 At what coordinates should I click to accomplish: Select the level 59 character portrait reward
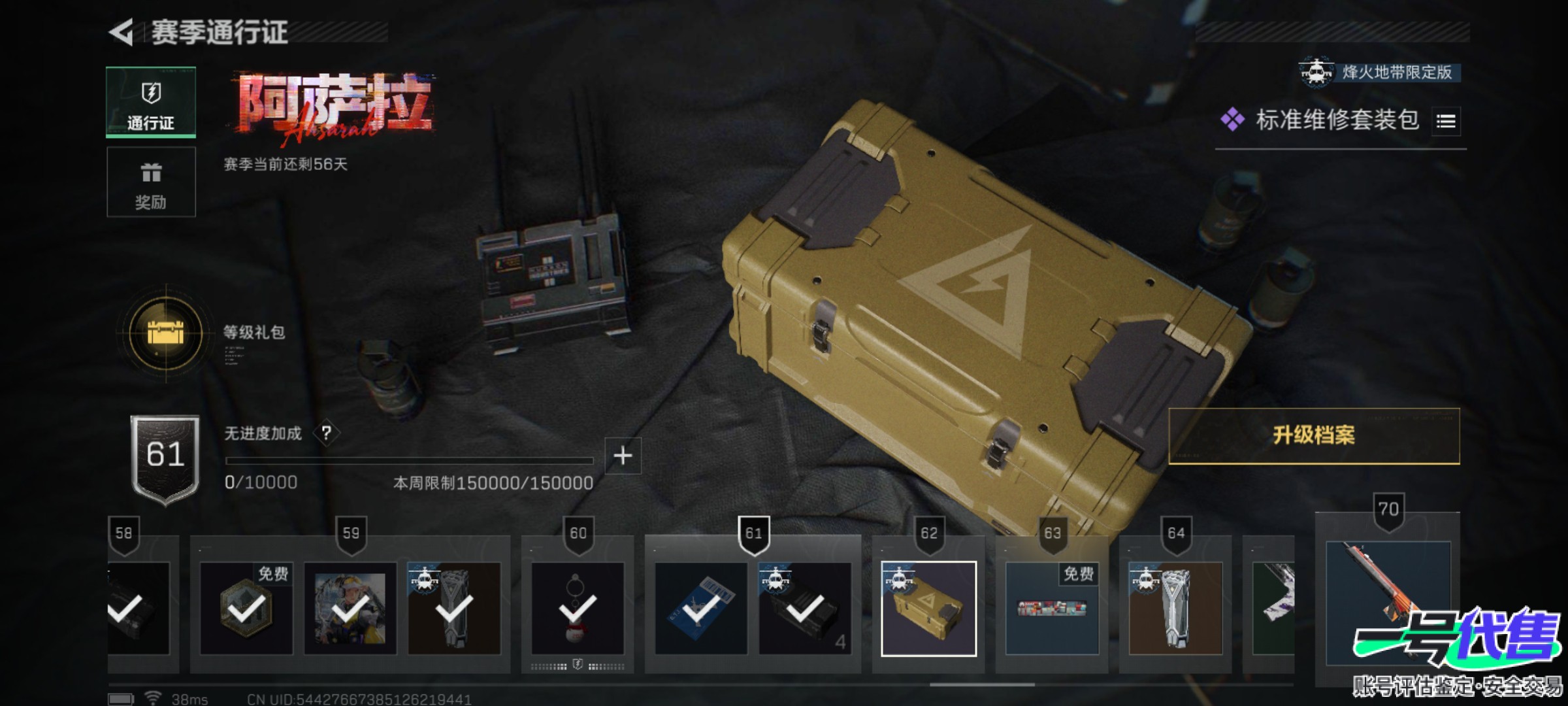pos(350,608)
